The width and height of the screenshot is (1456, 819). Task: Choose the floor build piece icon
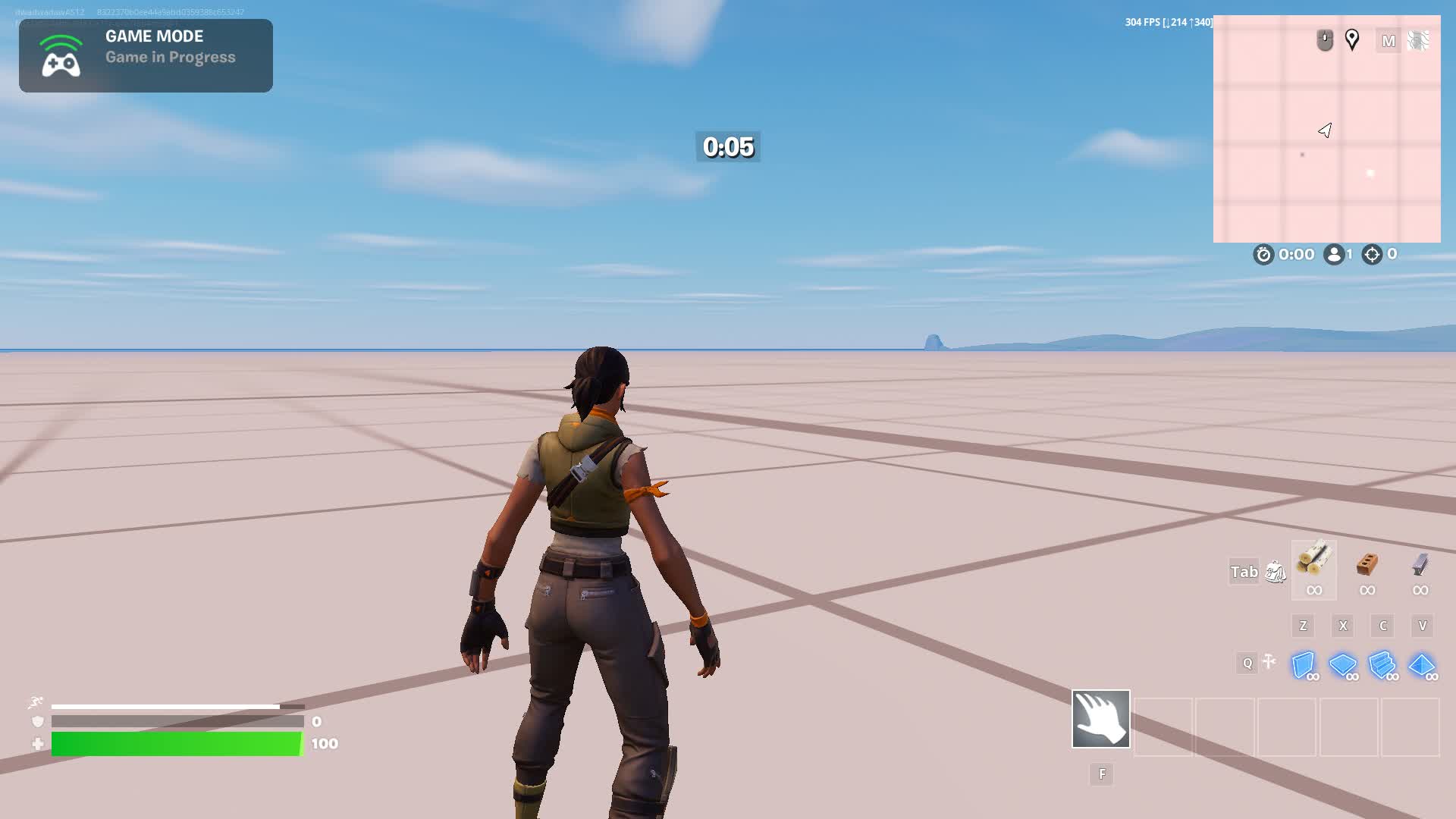pos(1345,665)
